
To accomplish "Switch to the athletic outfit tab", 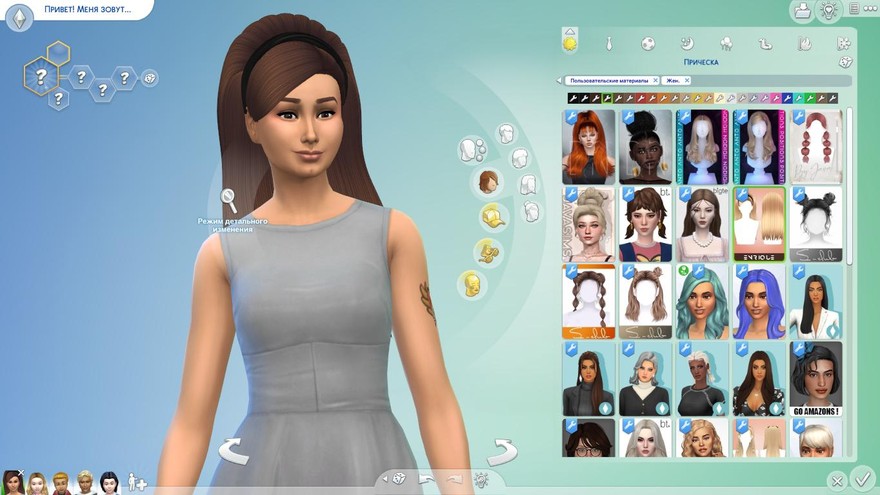I will point(648,44).
